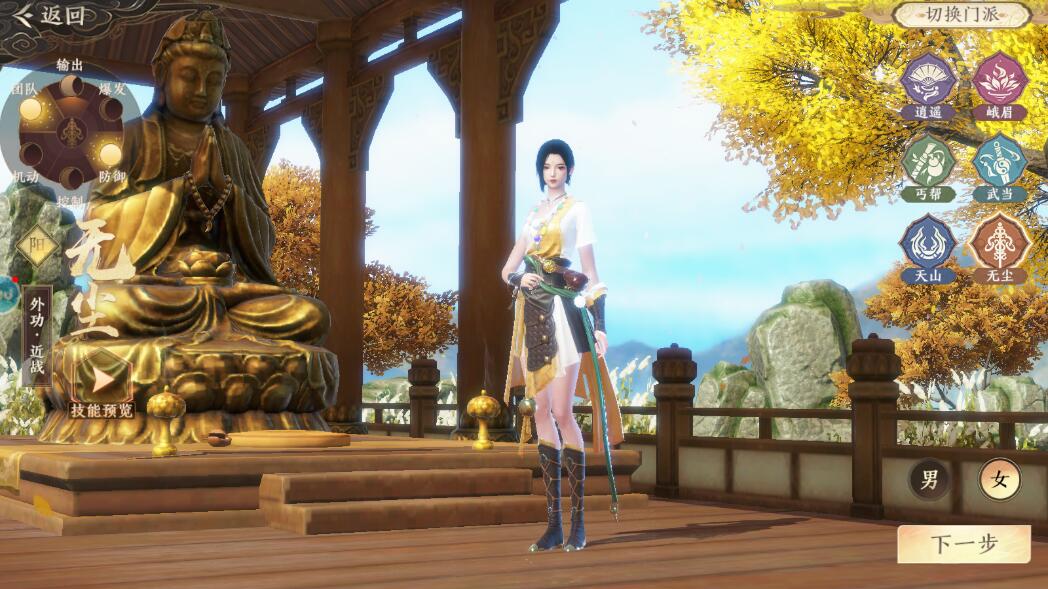
Task: Tap the 阳 diamond badge
Action: coord(38,246)
